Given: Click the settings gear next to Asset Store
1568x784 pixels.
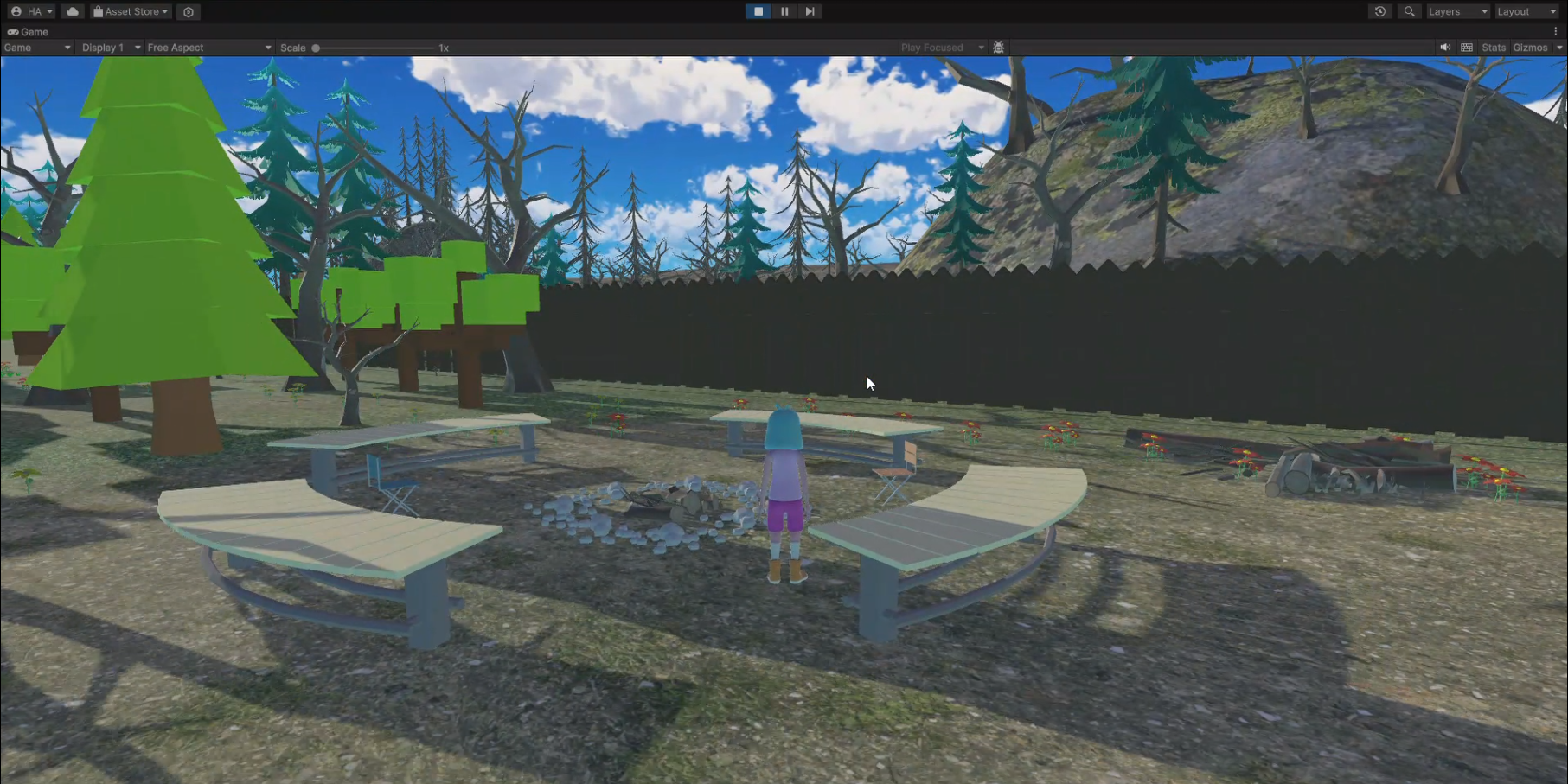Looking at the screenshot, I should (x=189, y=11).
